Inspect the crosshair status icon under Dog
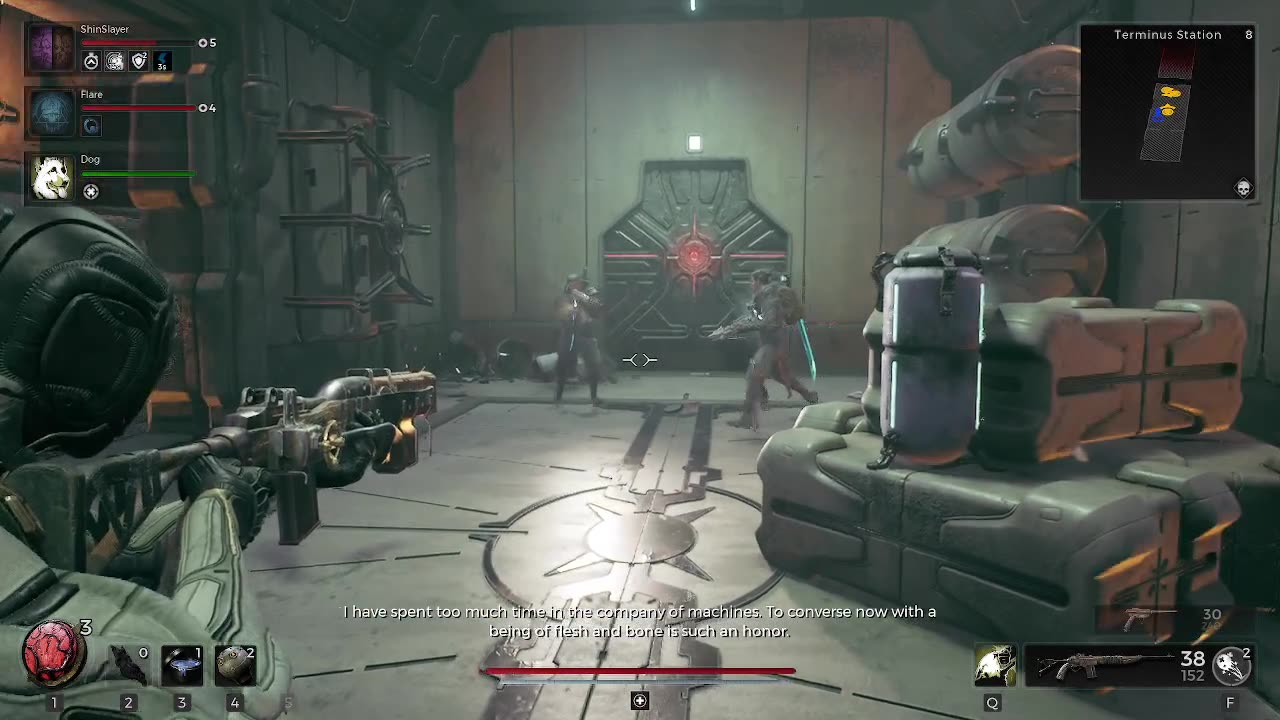This screenshot has height=720, width=1280. point(91,192)
